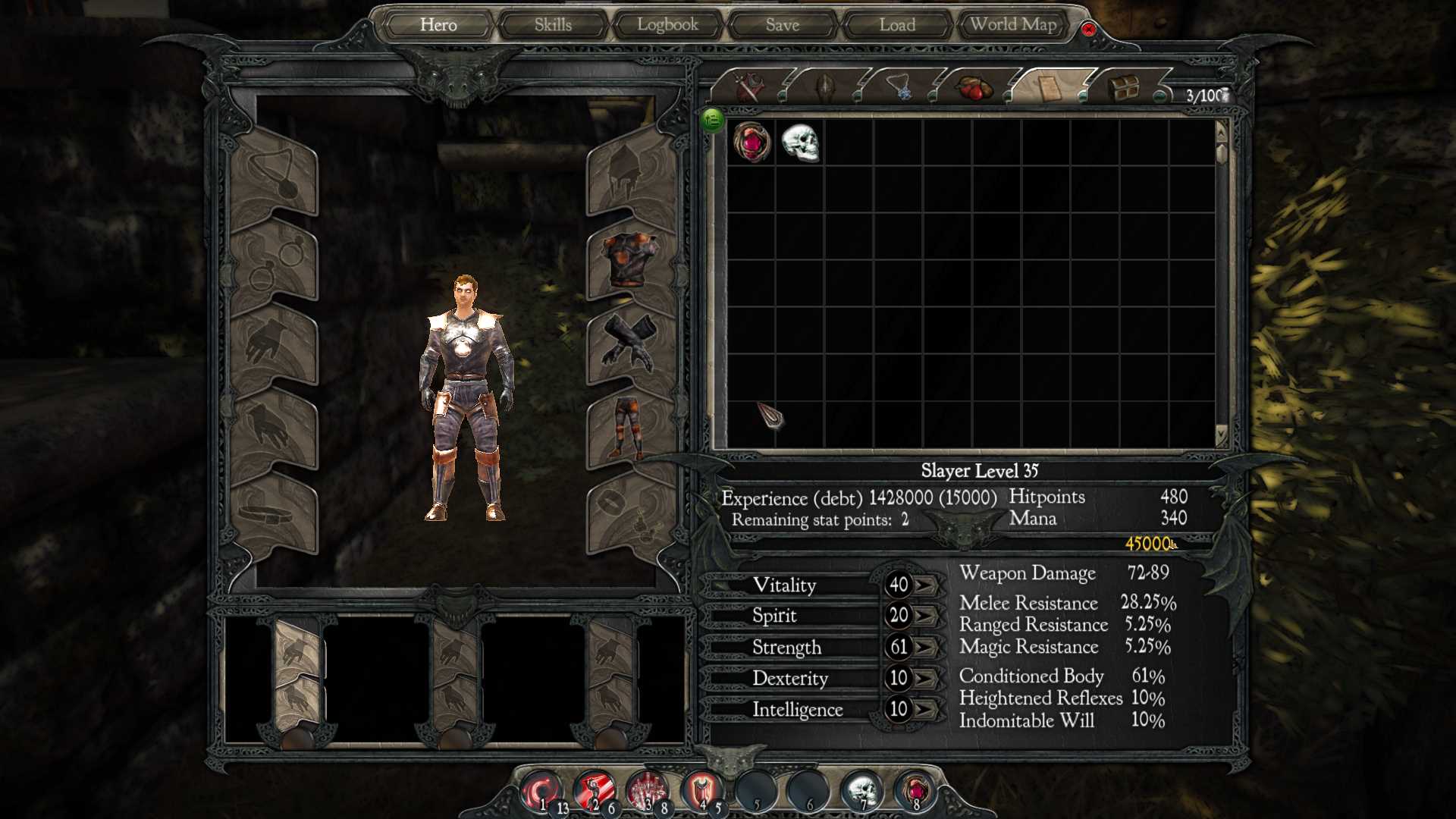Select the white skull item in inventory
The width and height of the screenshot is (1456, 819).
tap(800, 142)
